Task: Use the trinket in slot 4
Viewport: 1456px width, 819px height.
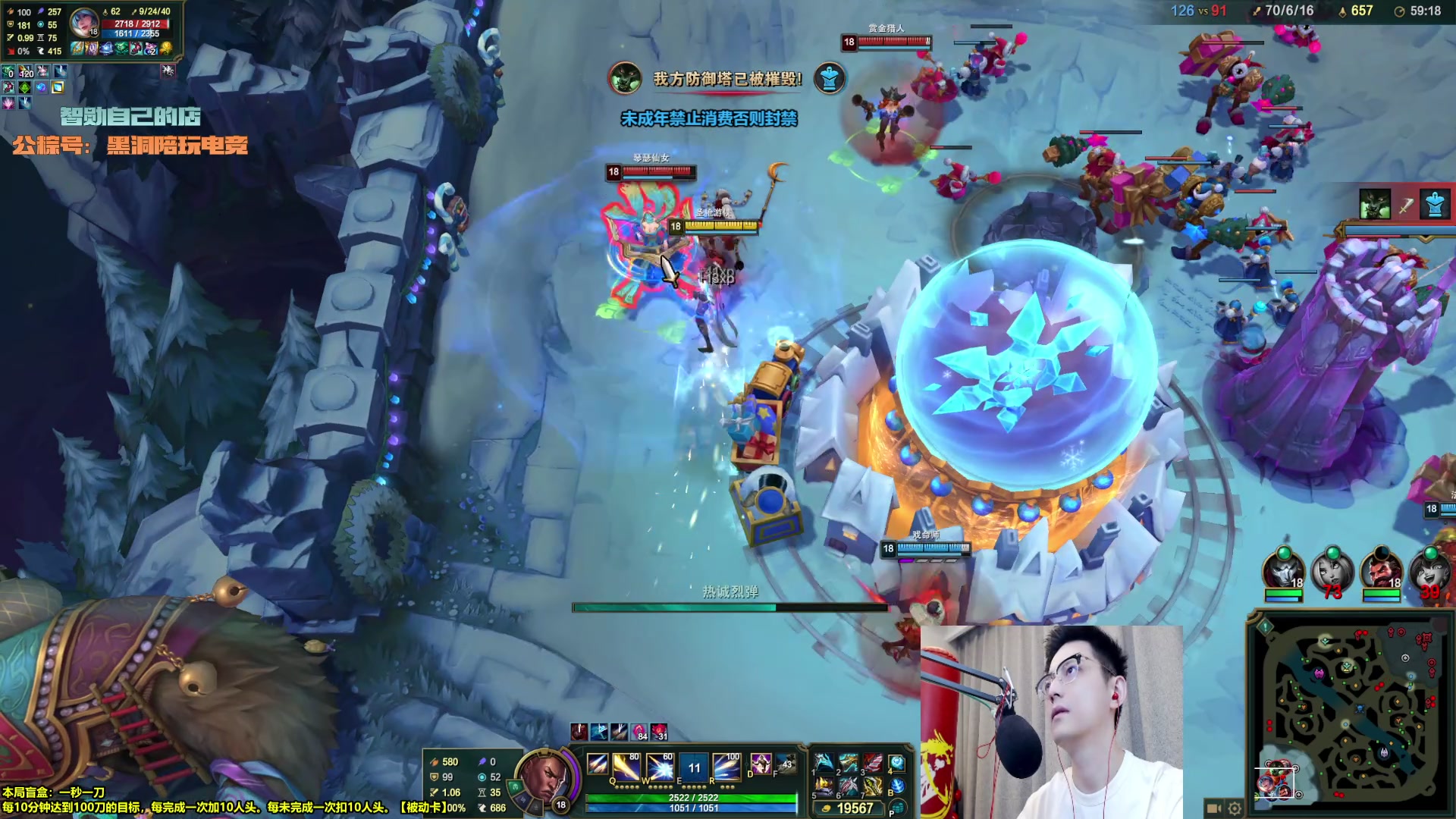Action: coord(897,763)
